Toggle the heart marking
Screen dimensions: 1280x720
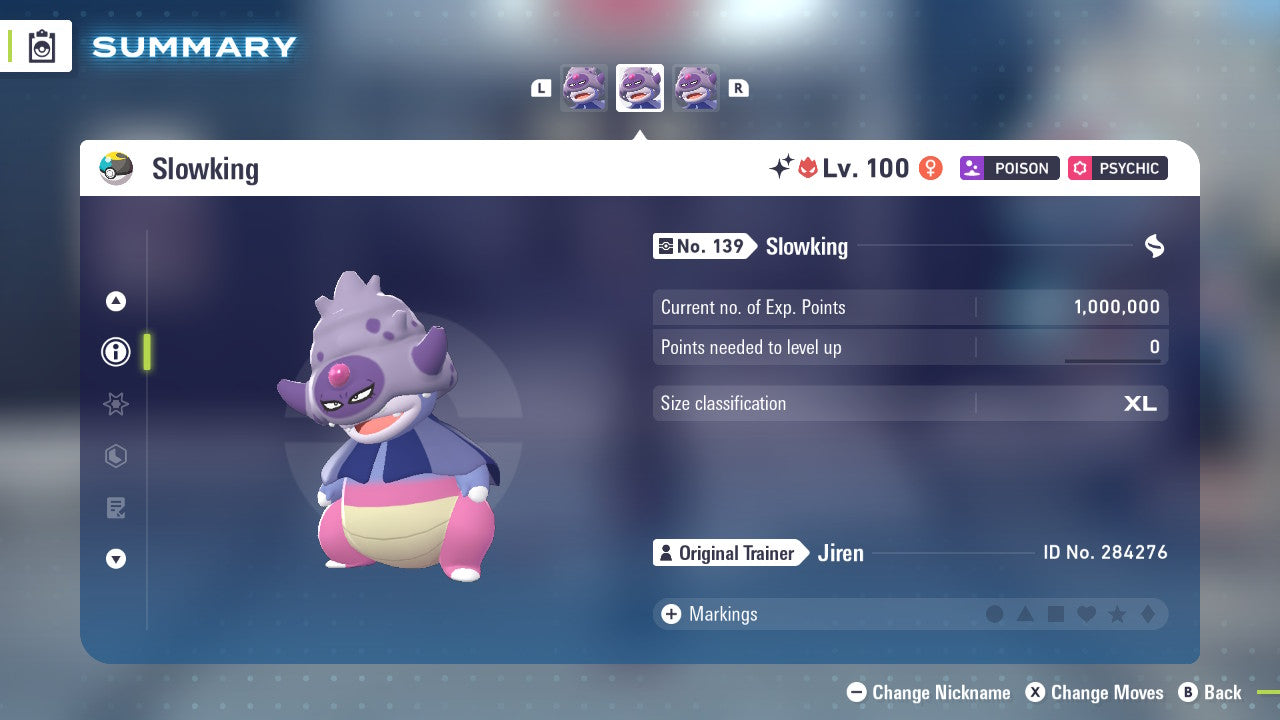click(1086, 614)
